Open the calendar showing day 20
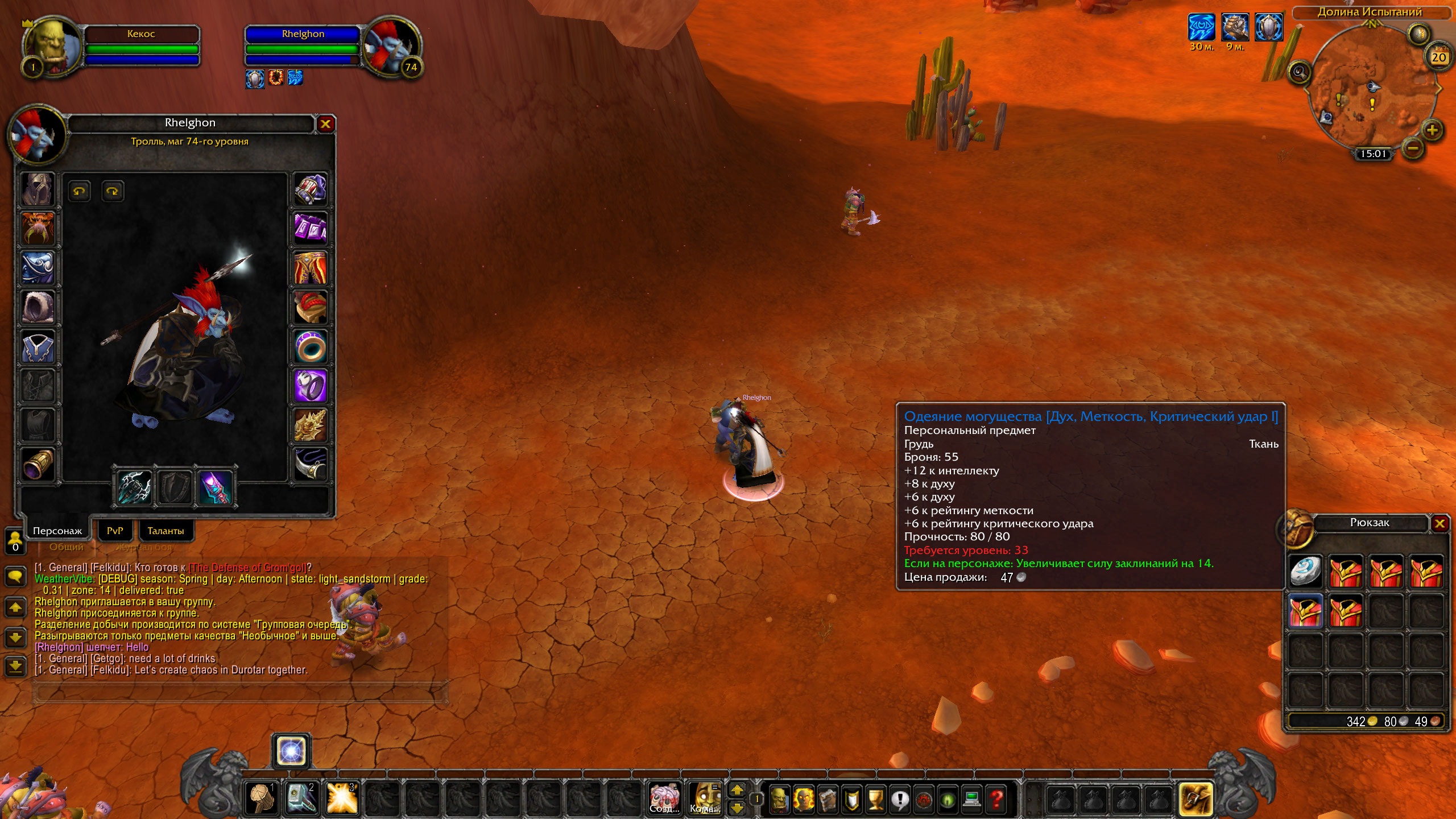The height and width of the screenshot is (819, 1456). 1438,56
